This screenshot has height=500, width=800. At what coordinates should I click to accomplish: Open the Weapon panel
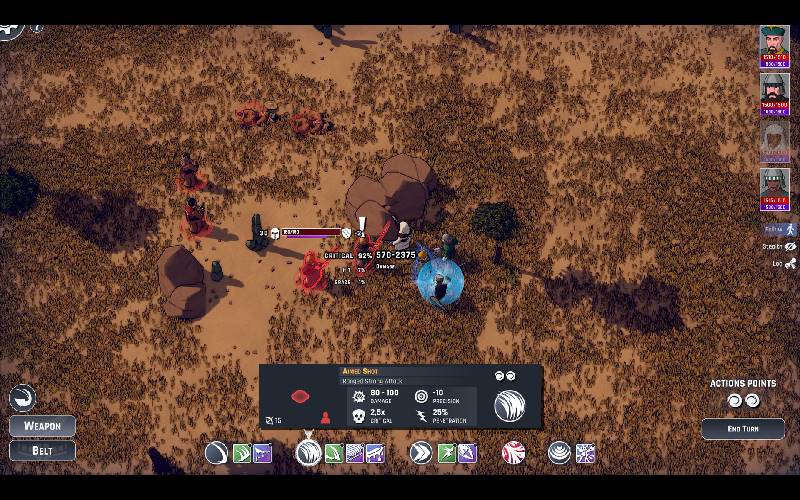point(42,425)
